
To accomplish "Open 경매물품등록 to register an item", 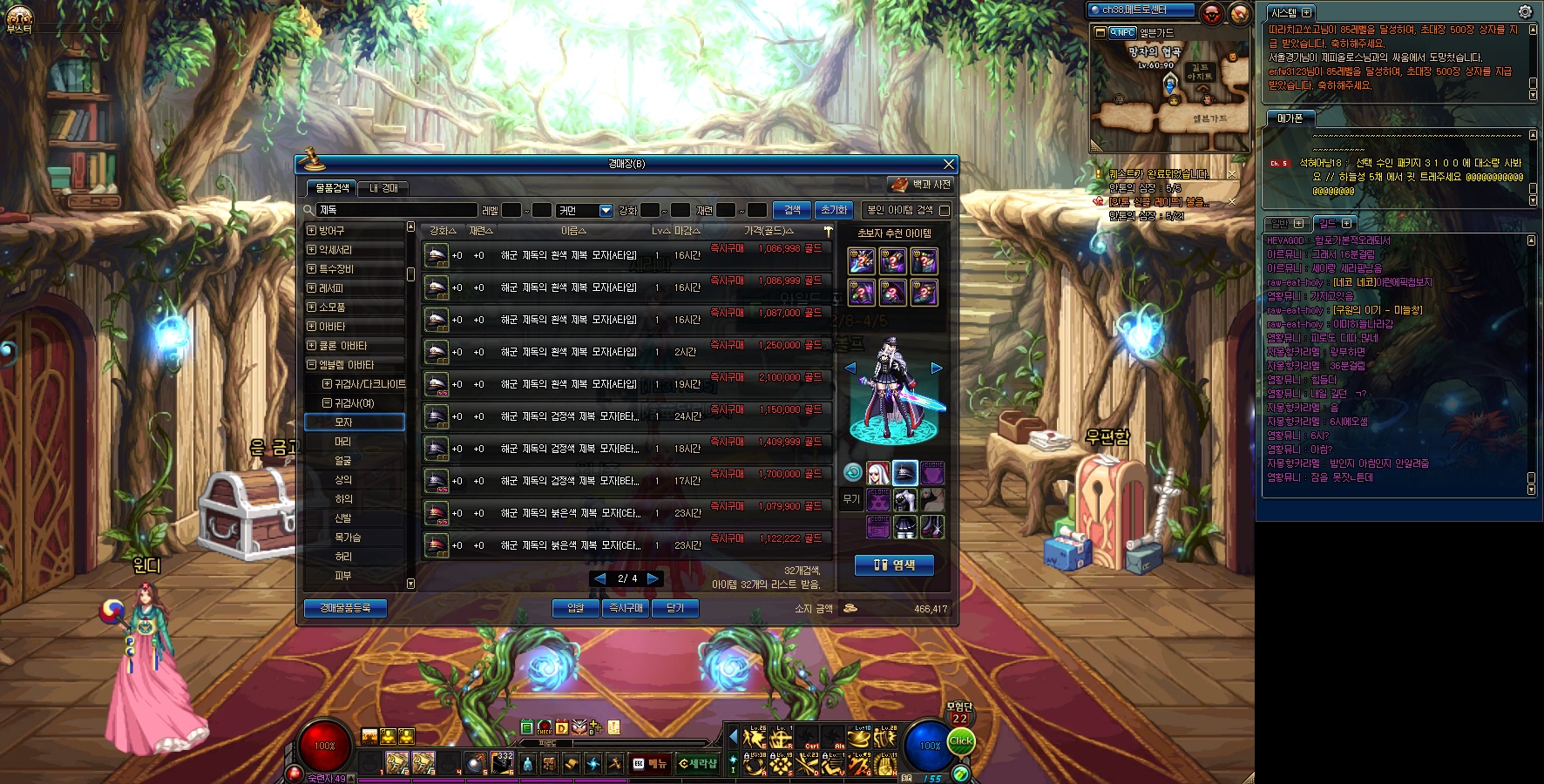I will point(345,608).
